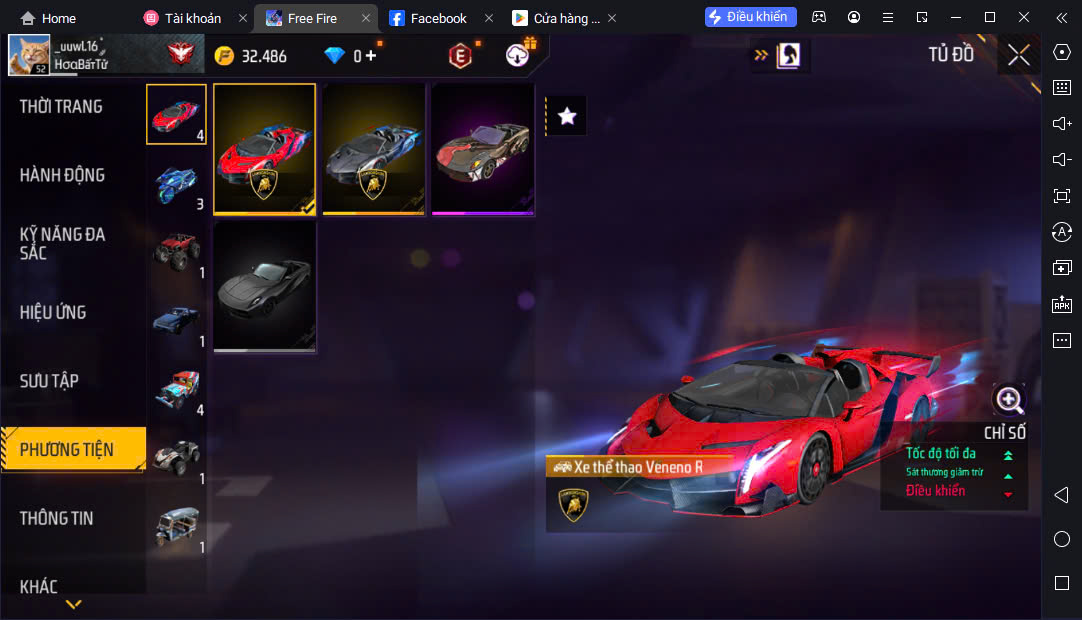Select the gray Lamborghini car skin
The image size is (1082, 620).
374,149
